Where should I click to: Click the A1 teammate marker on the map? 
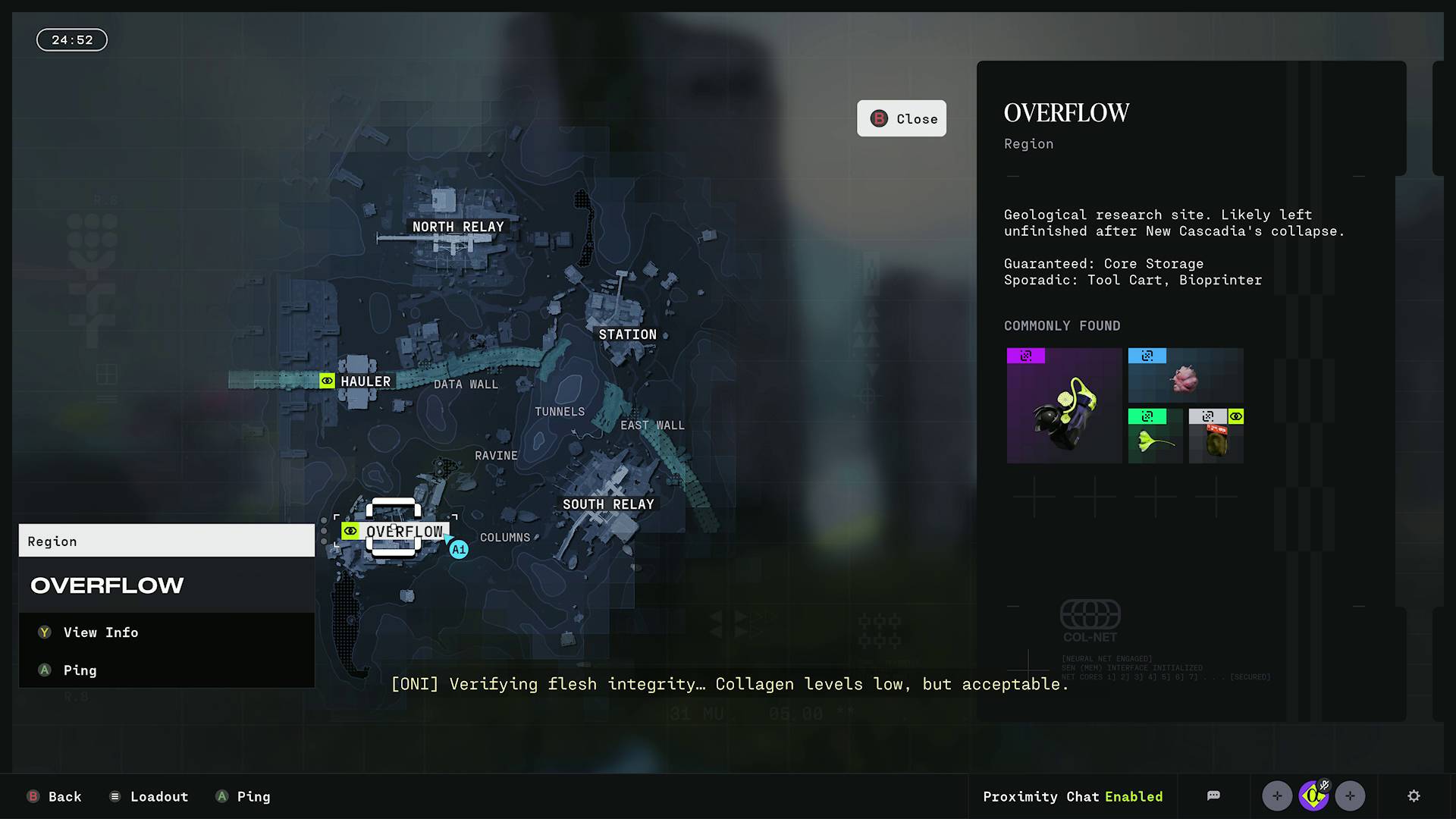(x=458, y=548)
